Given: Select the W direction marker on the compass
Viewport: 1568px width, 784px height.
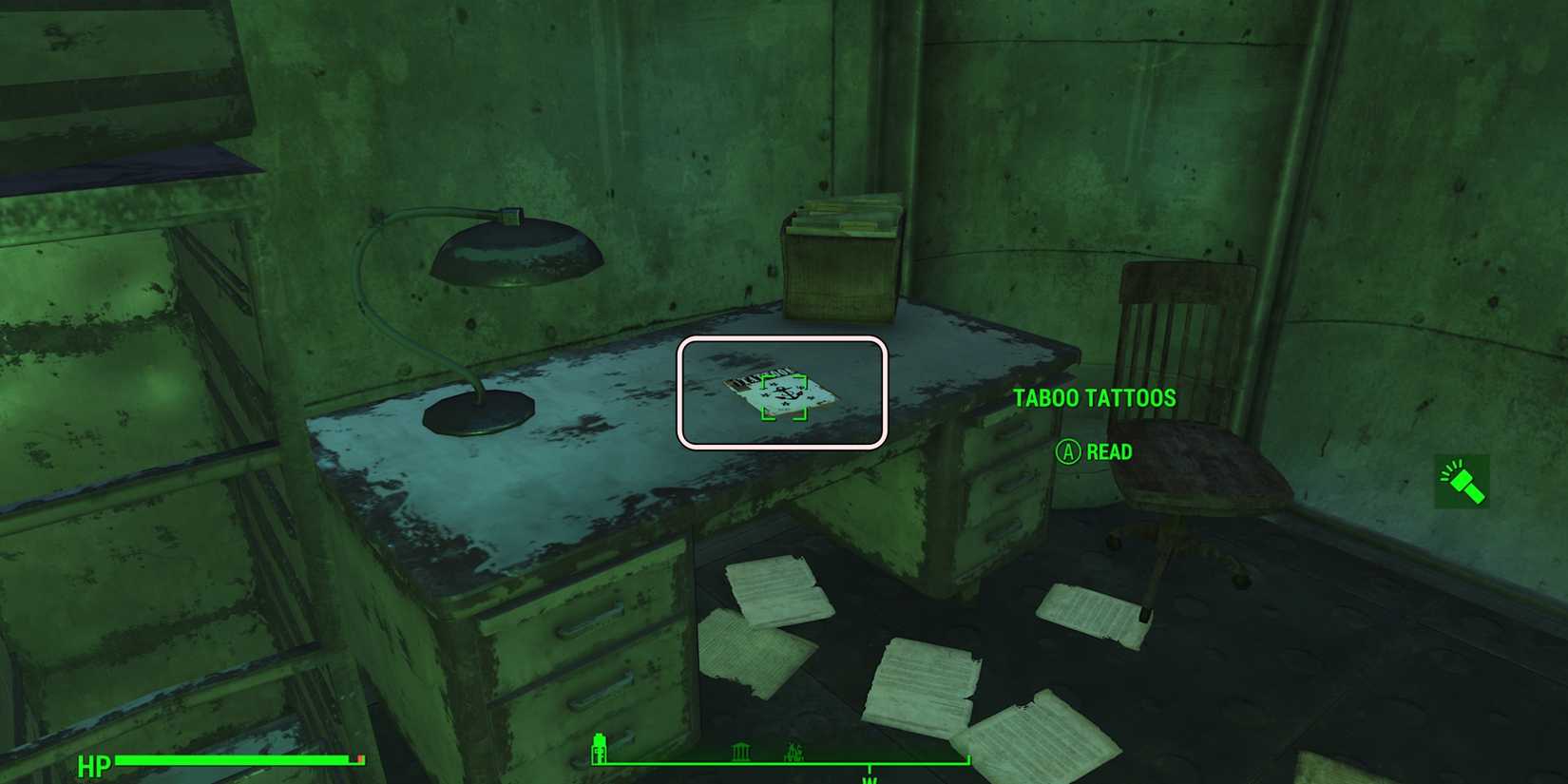Looking at the screenshot, I should tap(870, 779).
